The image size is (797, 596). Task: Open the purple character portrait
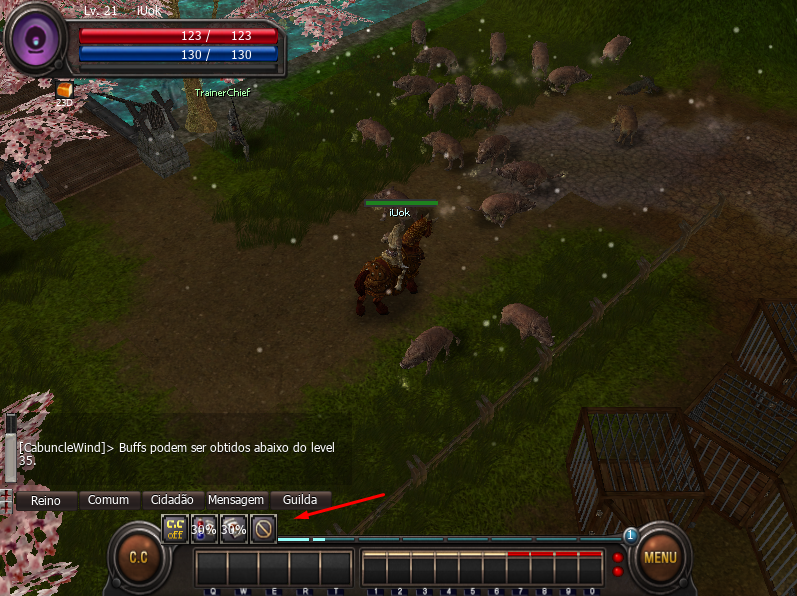tap(35, 40)
